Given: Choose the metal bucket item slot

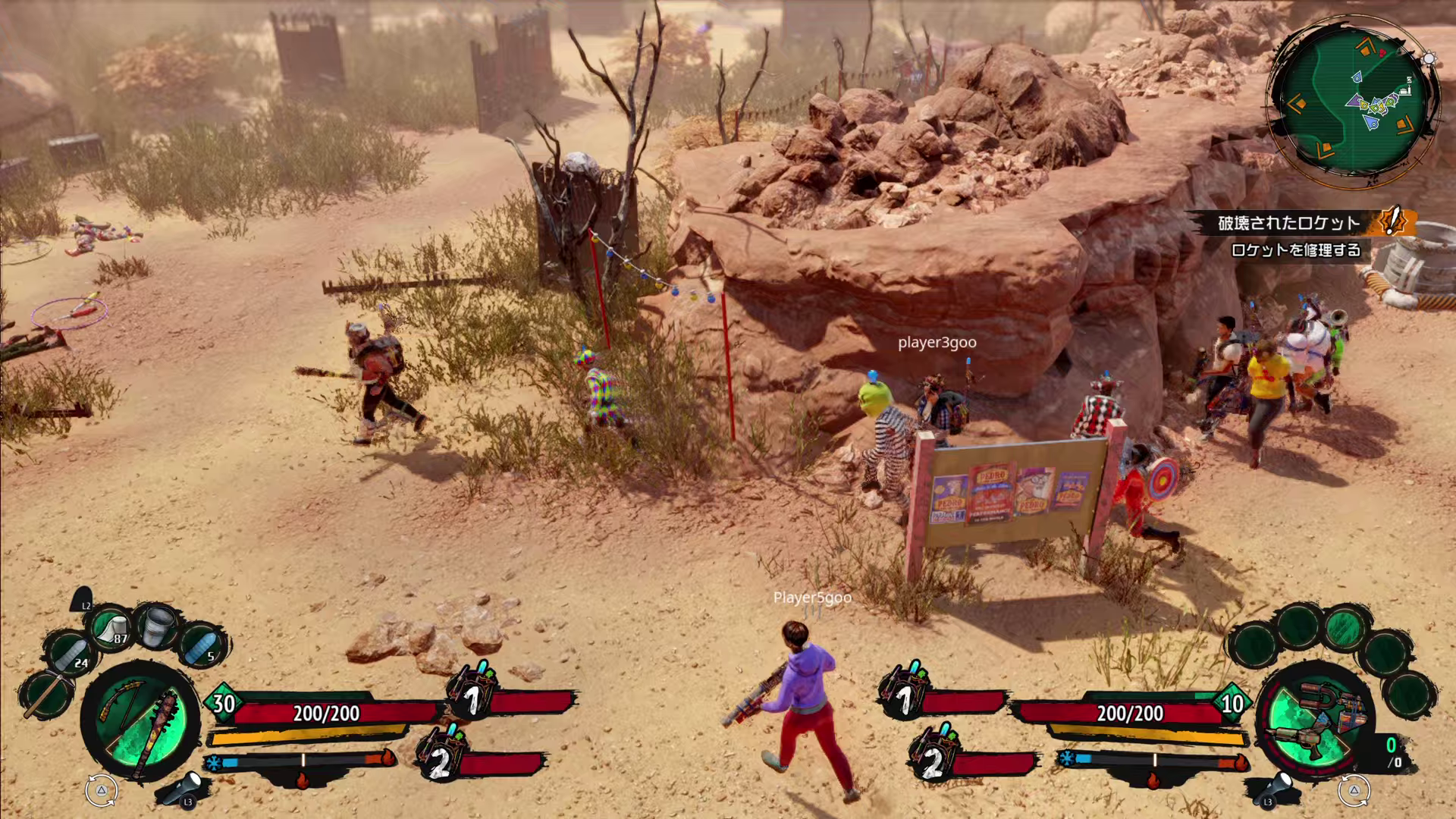Looking at the screenshot, I should [x=158, y=626].
